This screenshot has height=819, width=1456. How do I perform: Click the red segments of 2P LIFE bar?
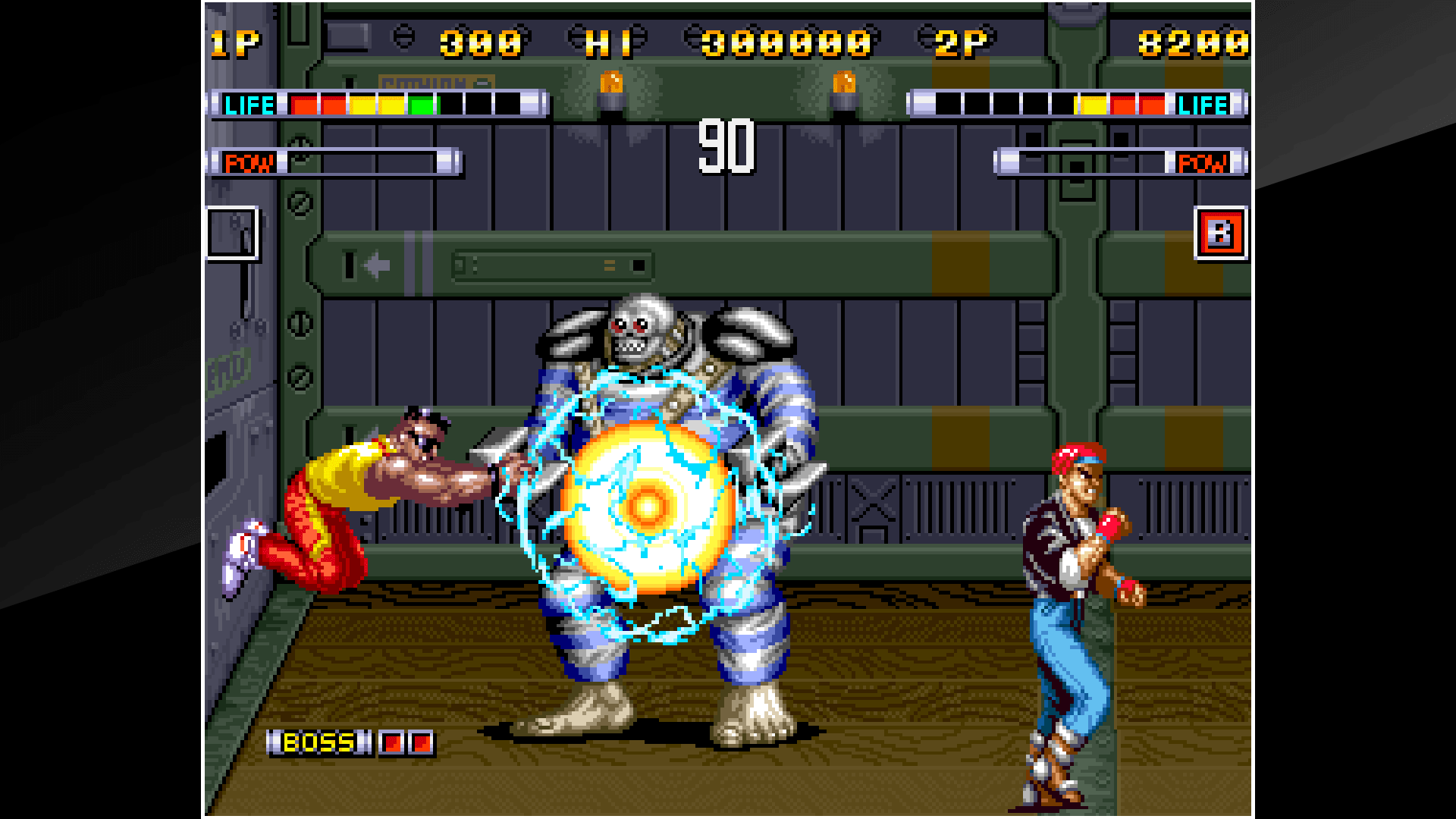pos(1137,104)
